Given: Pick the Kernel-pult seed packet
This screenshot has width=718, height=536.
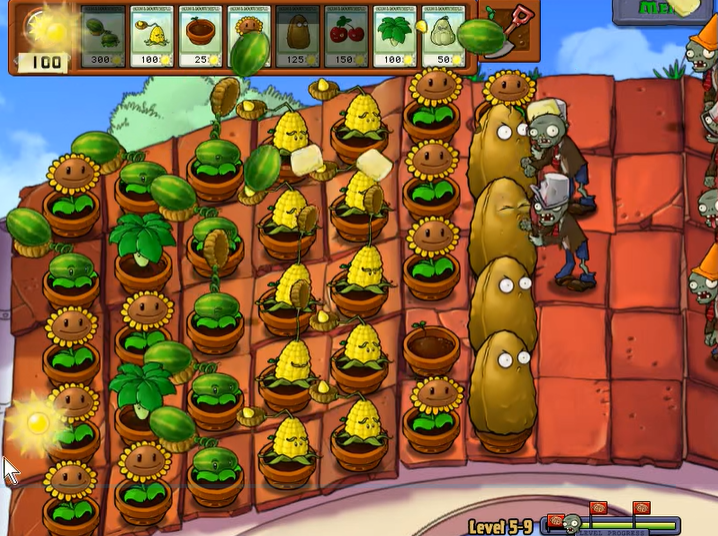Looking at the screenshot, I should pyautogui.click(x=153, y=38).
